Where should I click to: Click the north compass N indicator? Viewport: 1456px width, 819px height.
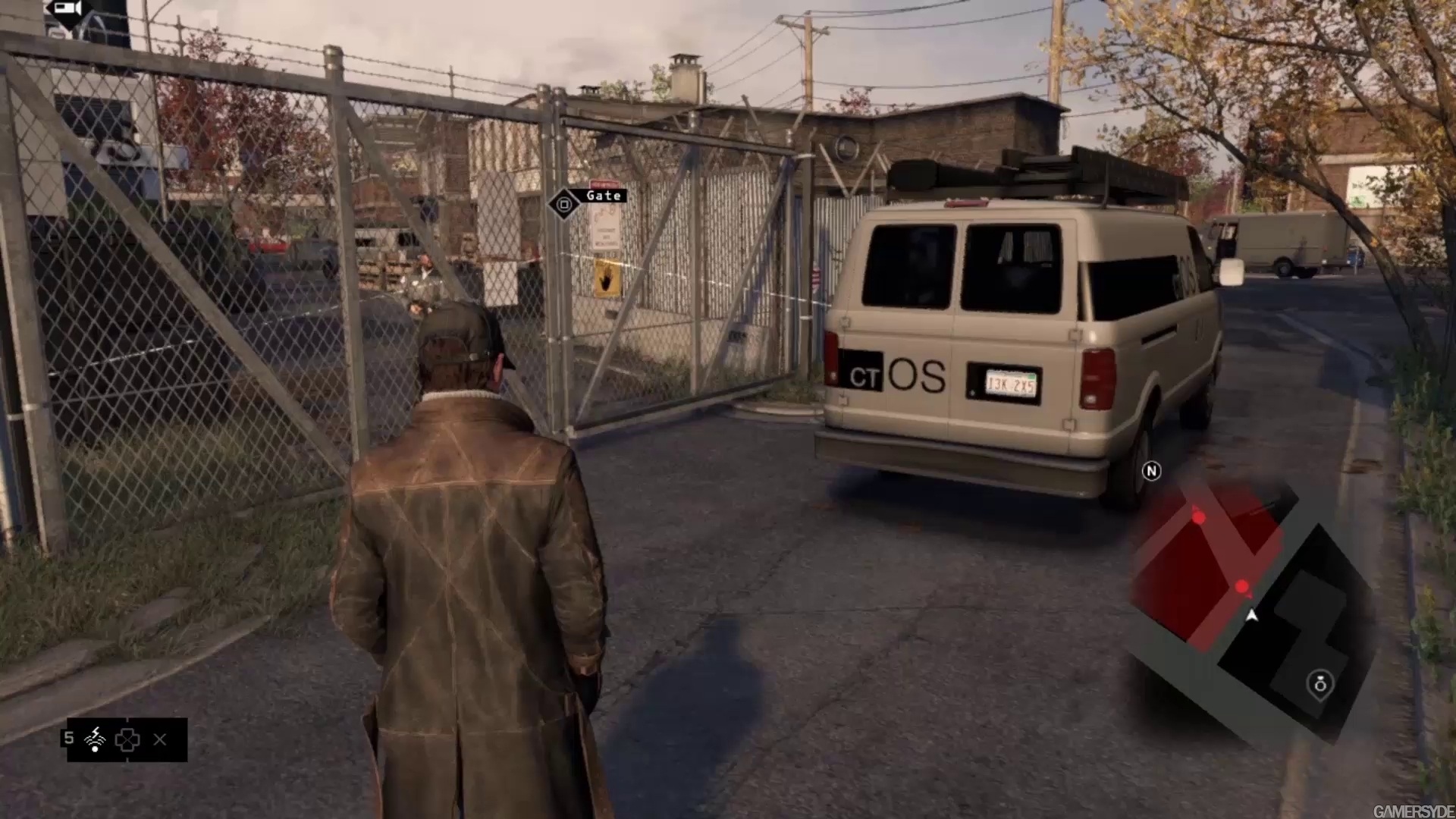pyautogui.click(x=1151, y=472)
